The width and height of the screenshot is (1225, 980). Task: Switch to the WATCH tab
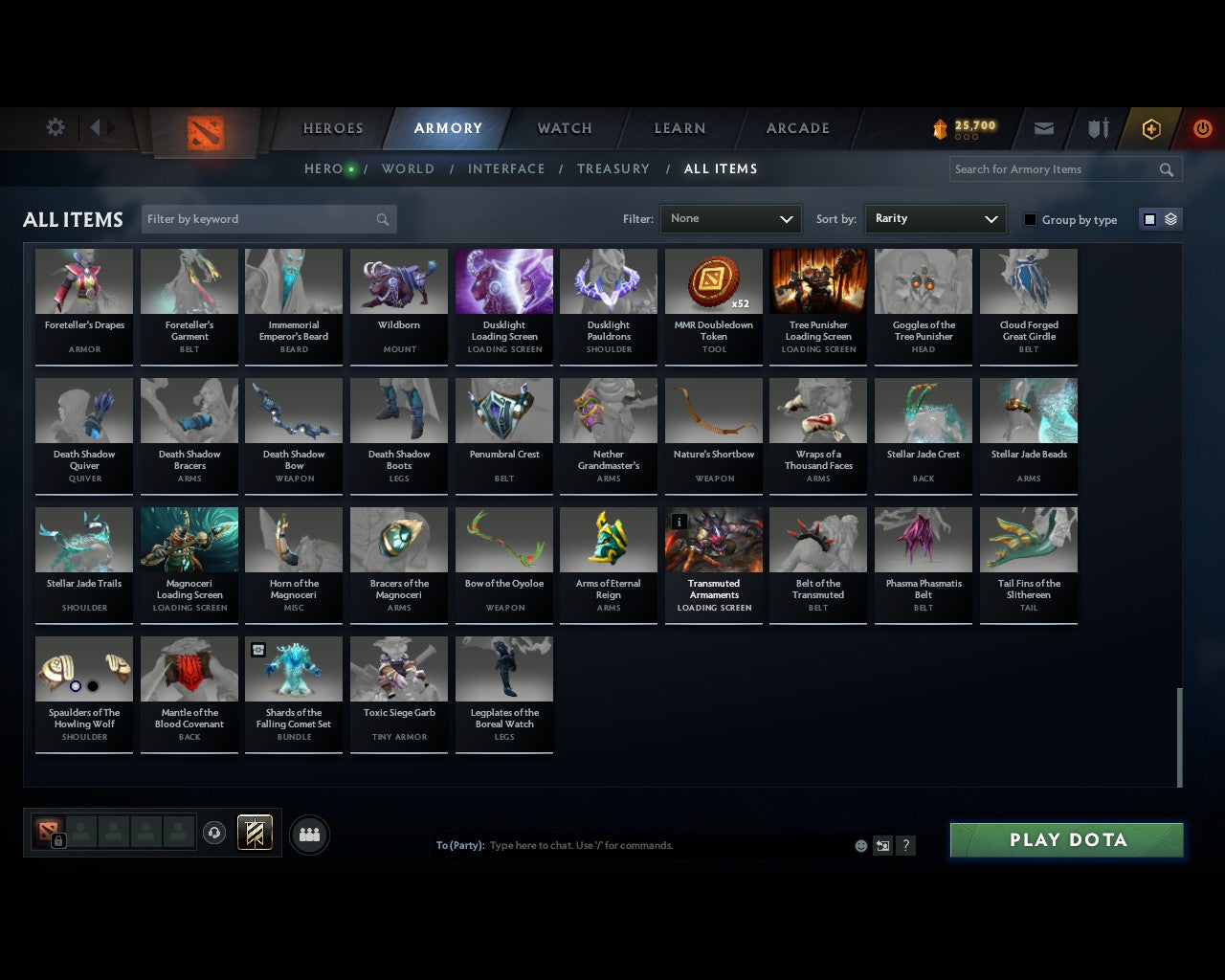[x=564, y=128]
